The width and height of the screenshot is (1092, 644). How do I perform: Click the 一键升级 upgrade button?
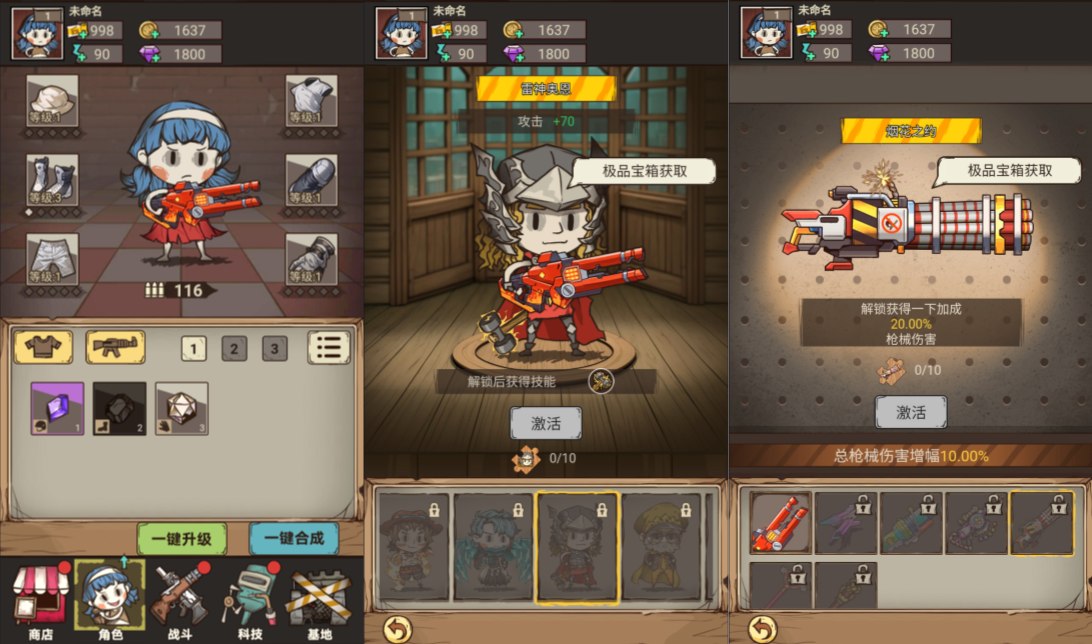tap(182, 538)
